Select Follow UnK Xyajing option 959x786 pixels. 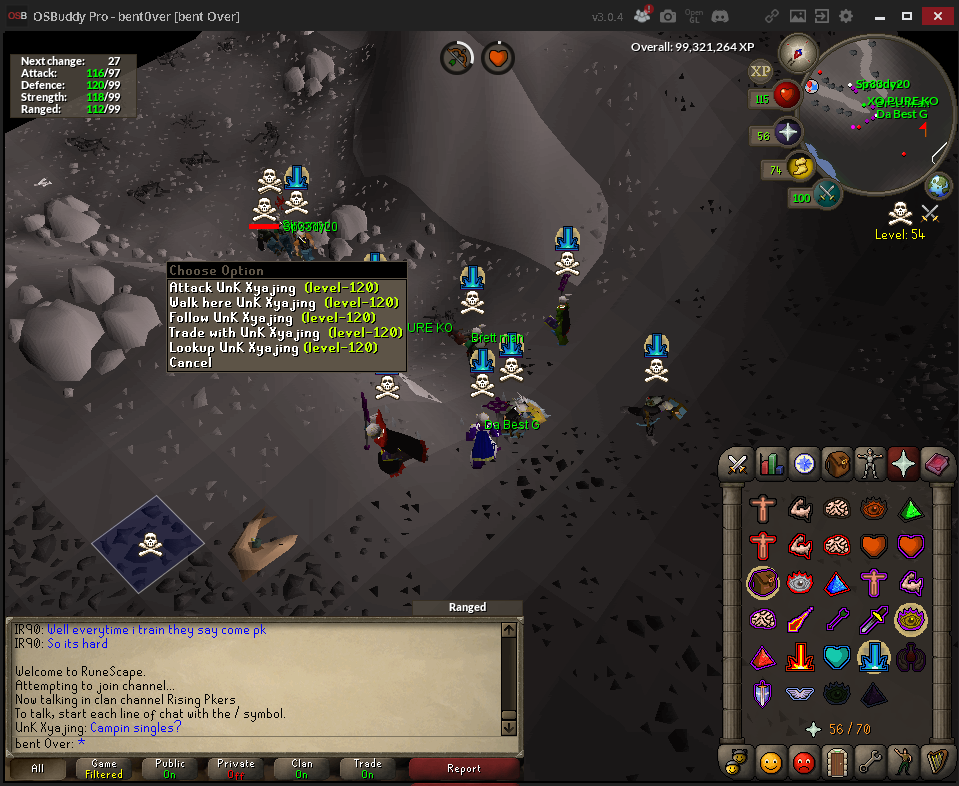[x=272, y=318]
